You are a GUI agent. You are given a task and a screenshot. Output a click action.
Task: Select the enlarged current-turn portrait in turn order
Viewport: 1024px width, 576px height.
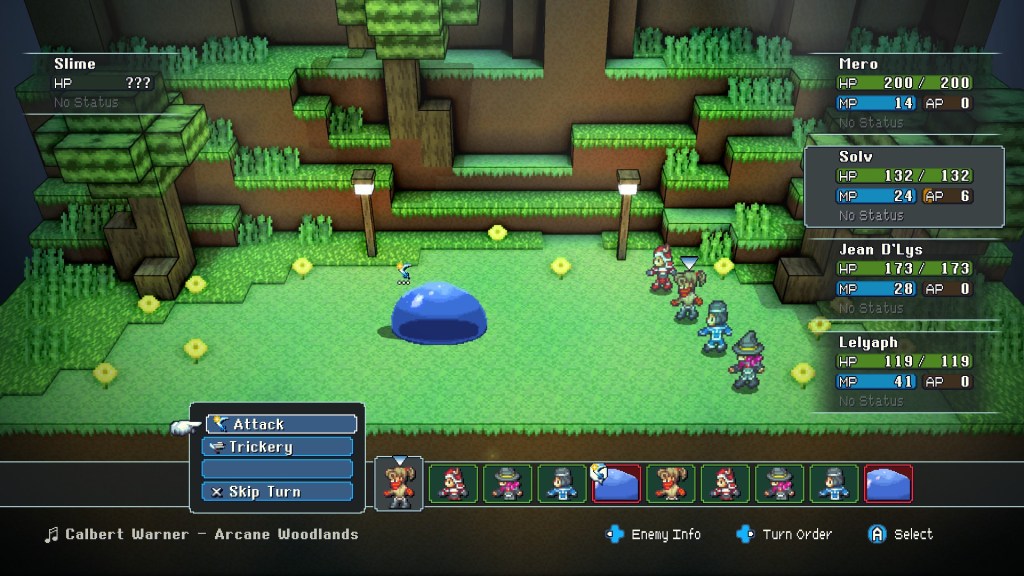399,484
